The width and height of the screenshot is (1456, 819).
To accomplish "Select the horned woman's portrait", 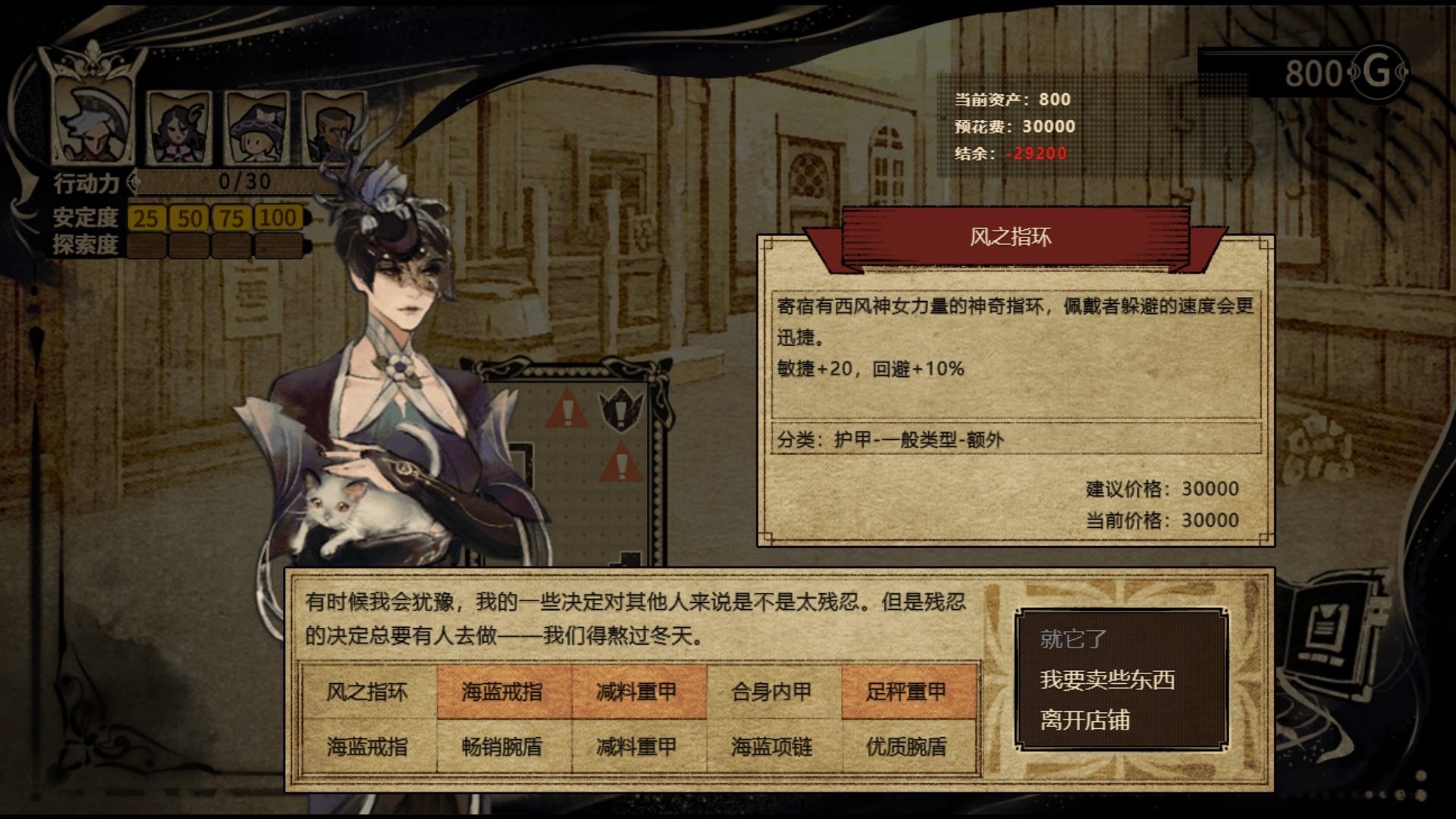I will [178, 130].
